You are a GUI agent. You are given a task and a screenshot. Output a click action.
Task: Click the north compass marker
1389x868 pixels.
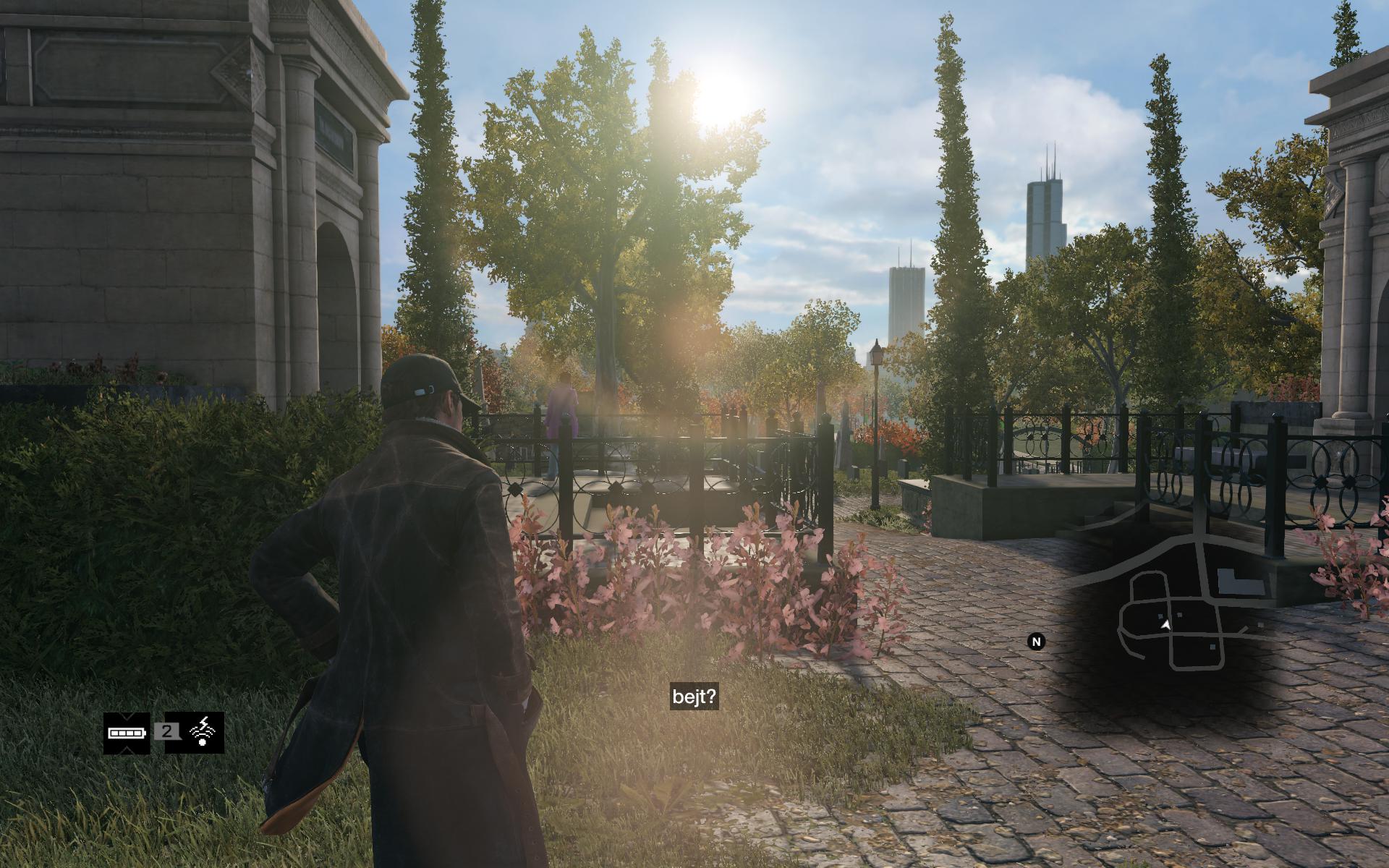tap(1036, 642)
